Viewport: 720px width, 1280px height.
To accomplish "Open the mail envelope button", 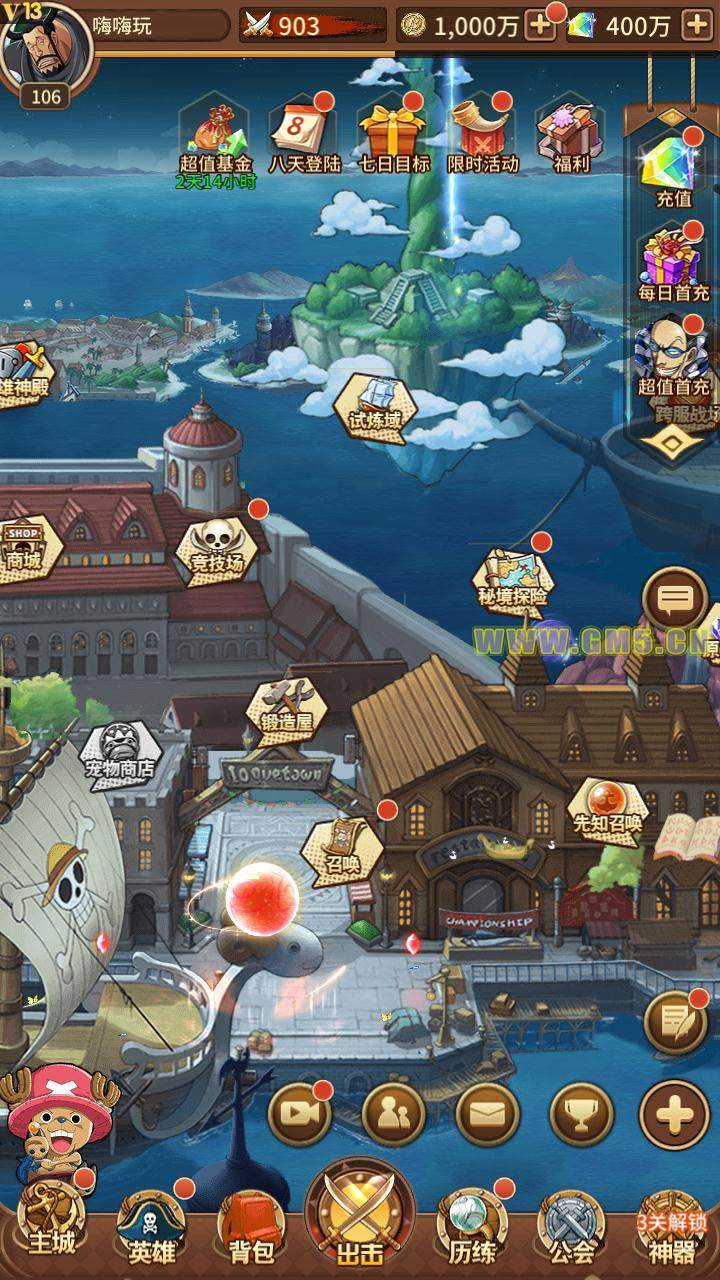I will pos(487,1114).
